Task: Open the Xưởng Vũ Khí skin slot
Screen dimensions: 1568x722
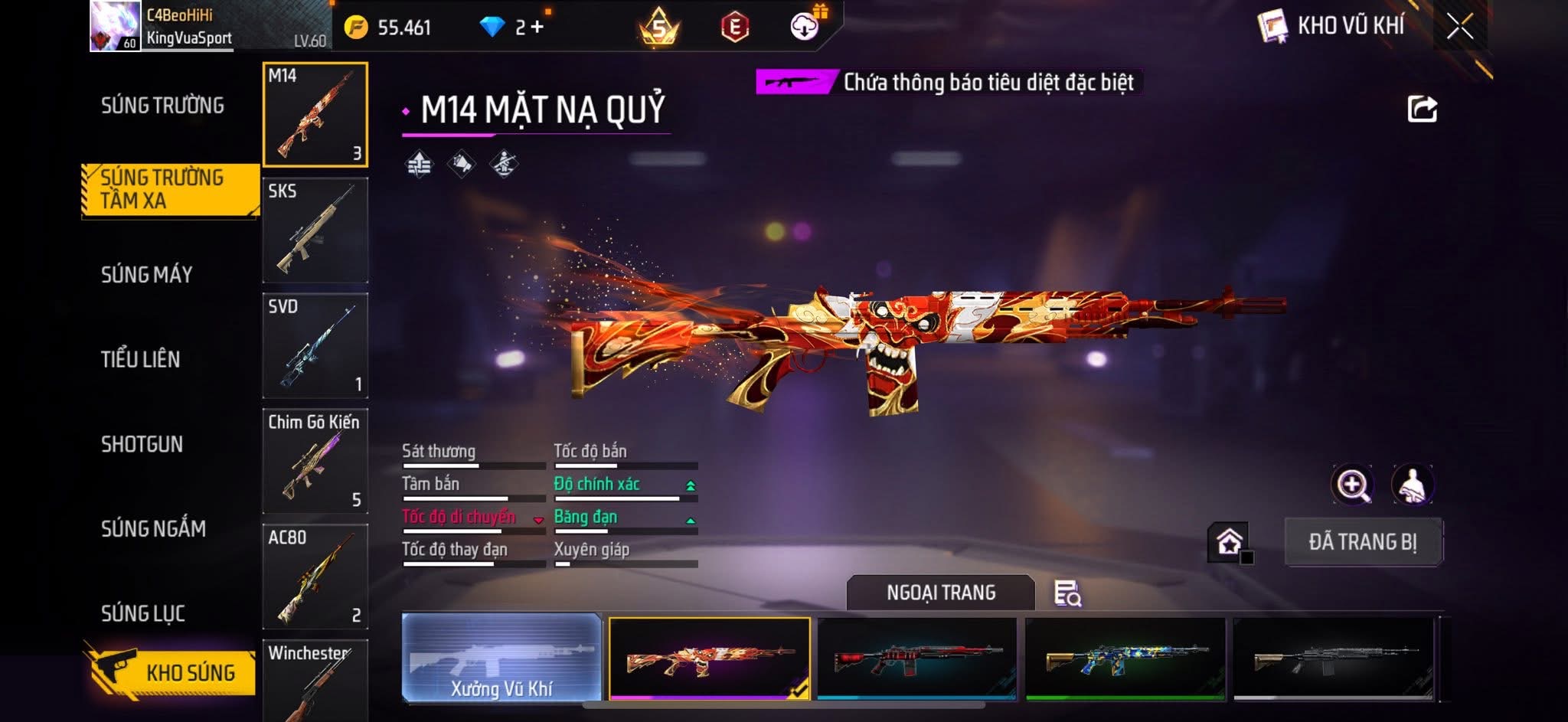Action: (501, 658)
